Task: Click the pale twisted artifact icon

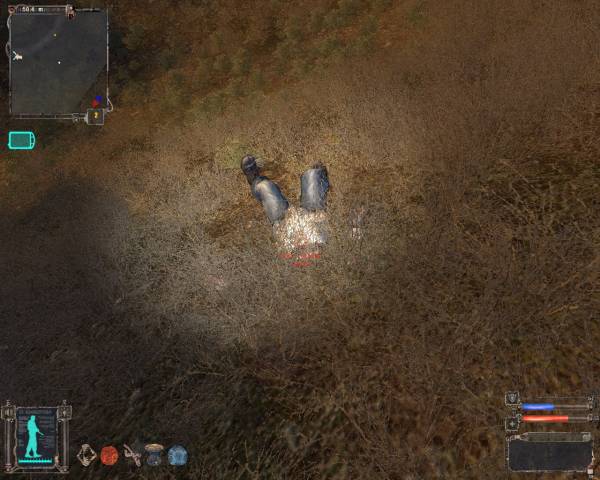Action: click(132, 455)
